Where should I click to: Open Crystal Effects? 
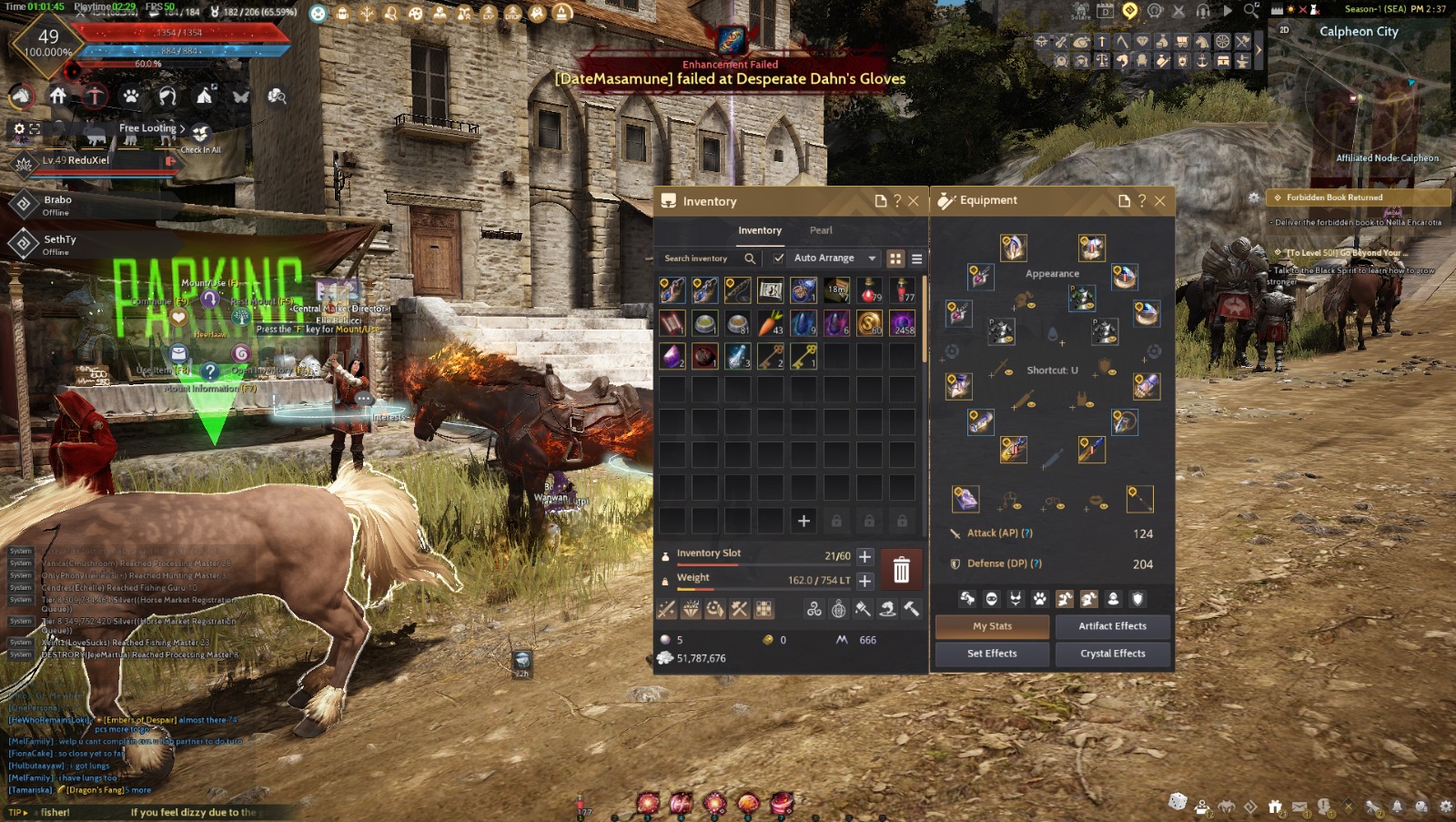1112,654
